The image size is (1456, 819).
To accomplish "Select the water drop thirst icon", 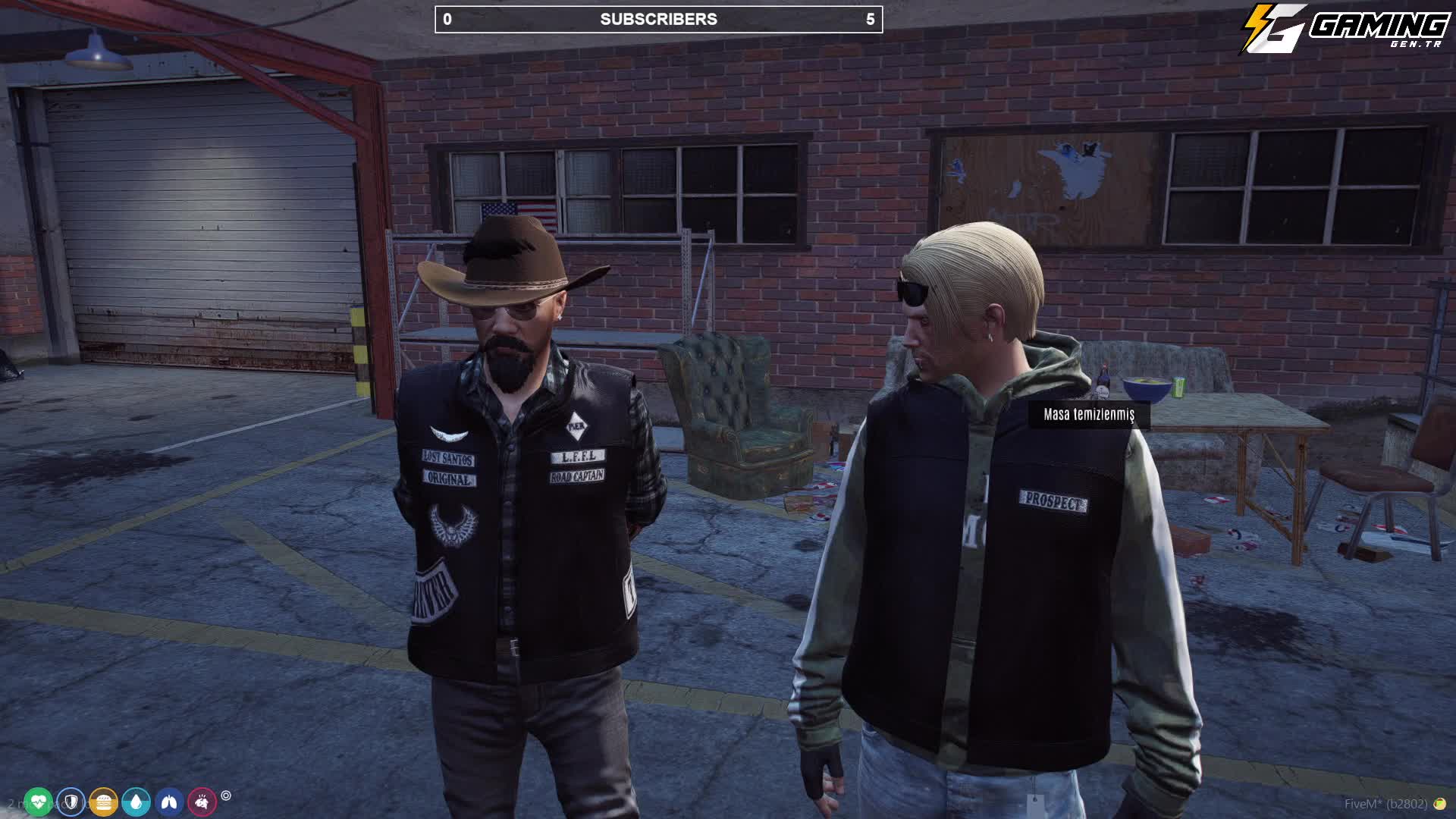I will [x=136, y=802].
